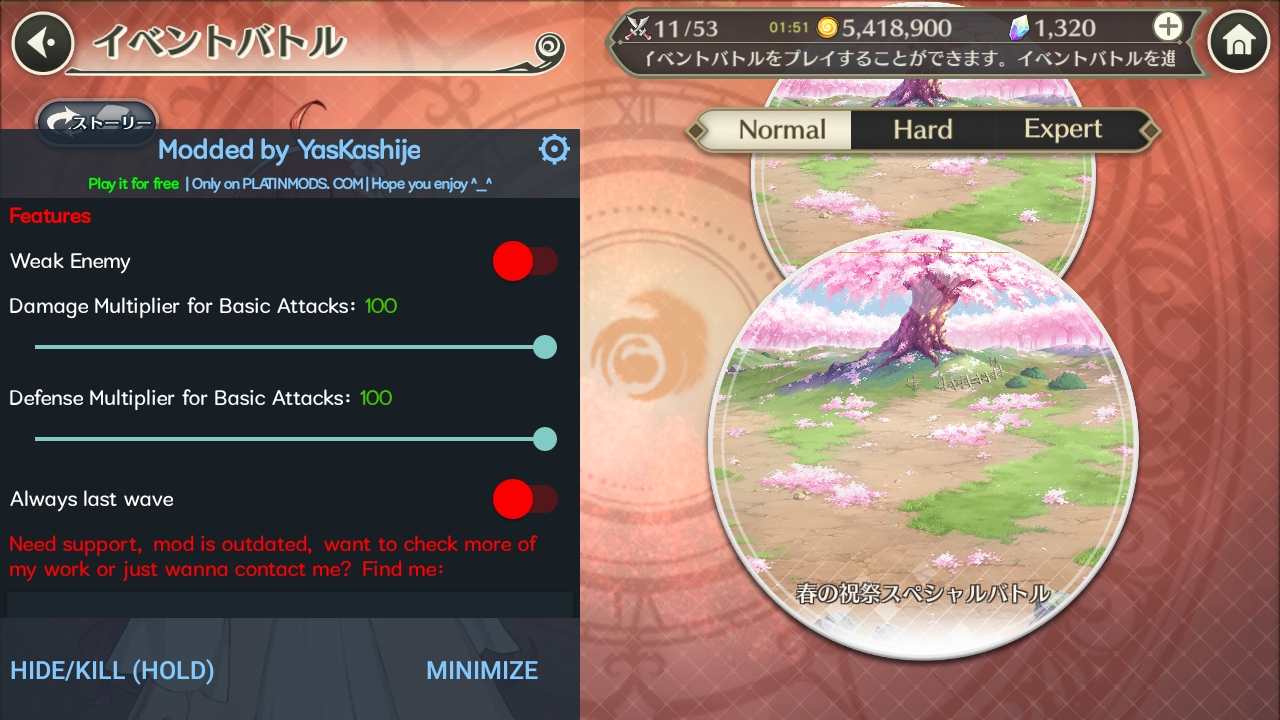
Task: Add more crystals with the plus button
Action: 1167,27
